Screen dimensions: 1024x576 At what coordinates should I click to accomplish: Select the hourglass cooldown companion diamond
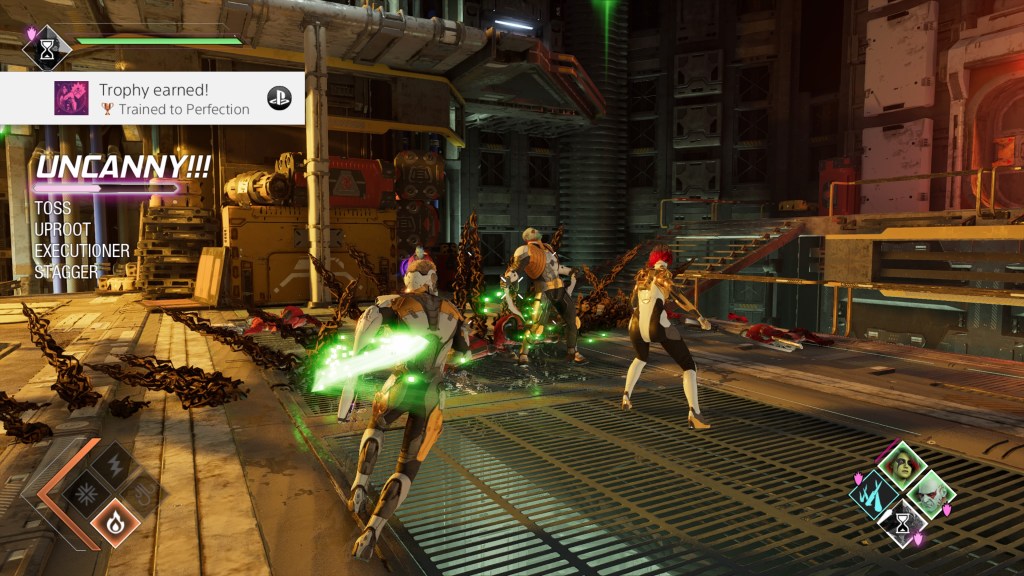click(903, 522)
